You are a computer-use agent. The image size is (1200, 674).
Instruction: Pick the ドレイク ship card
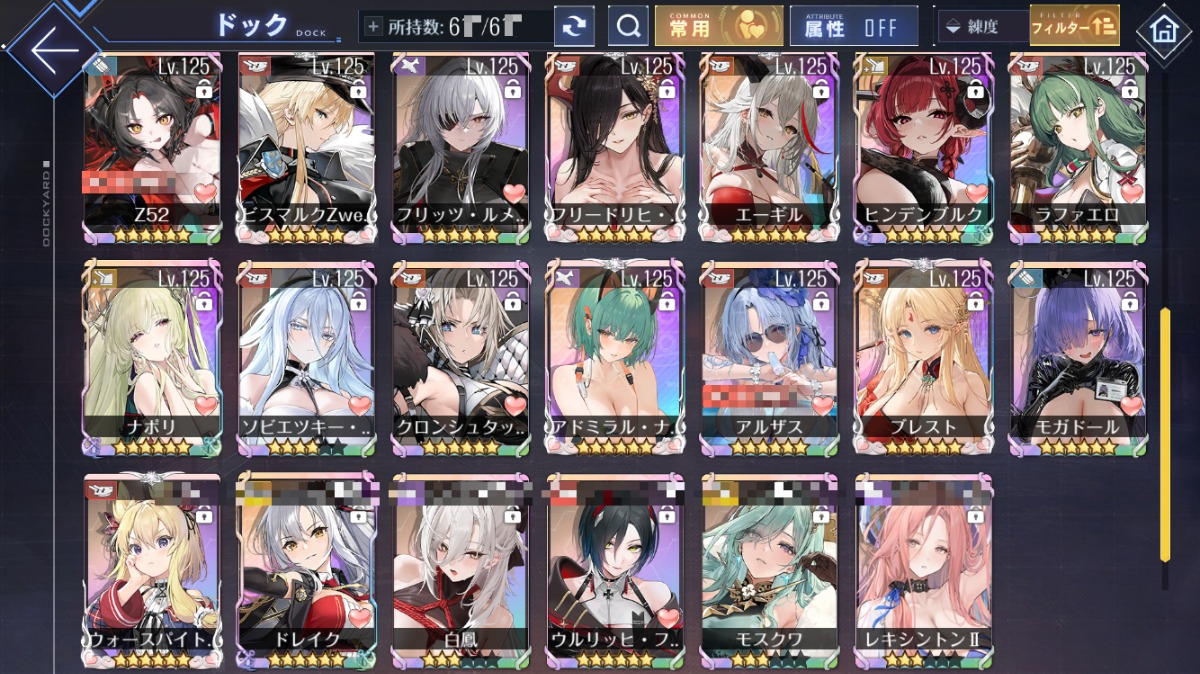pos(306,570)
